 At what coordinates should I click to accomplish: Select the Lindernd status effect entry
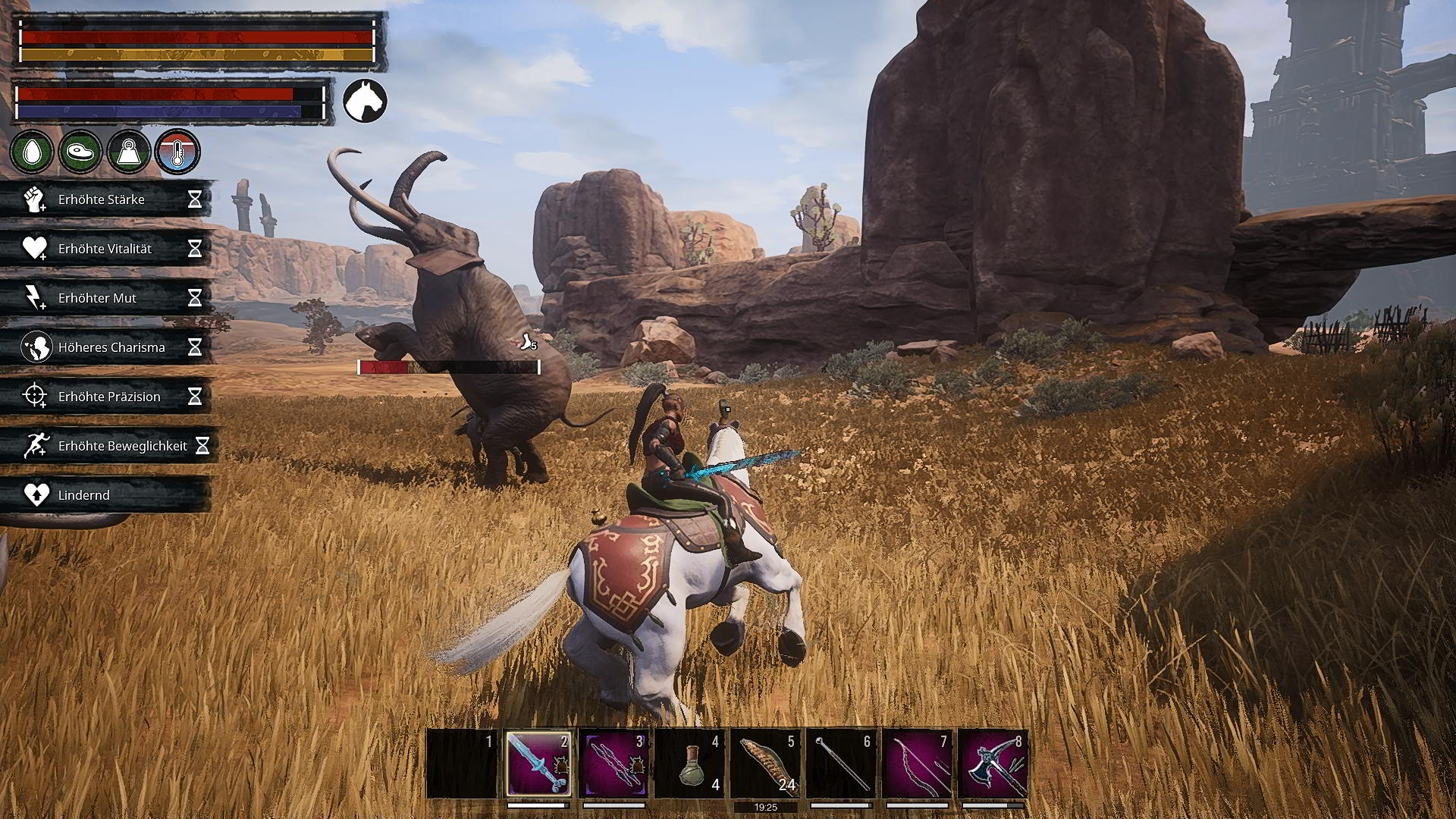tap(106, 495)
